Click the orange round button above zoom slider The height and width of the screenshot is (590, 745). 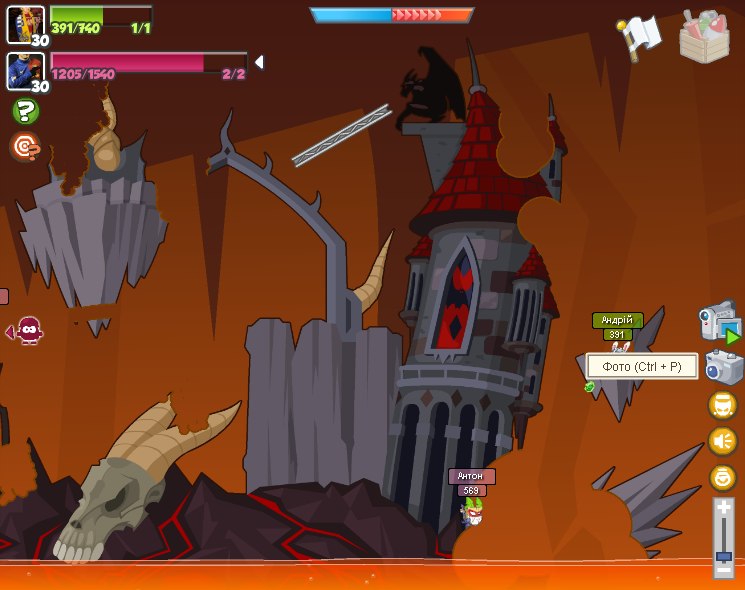tap(722, 477)
